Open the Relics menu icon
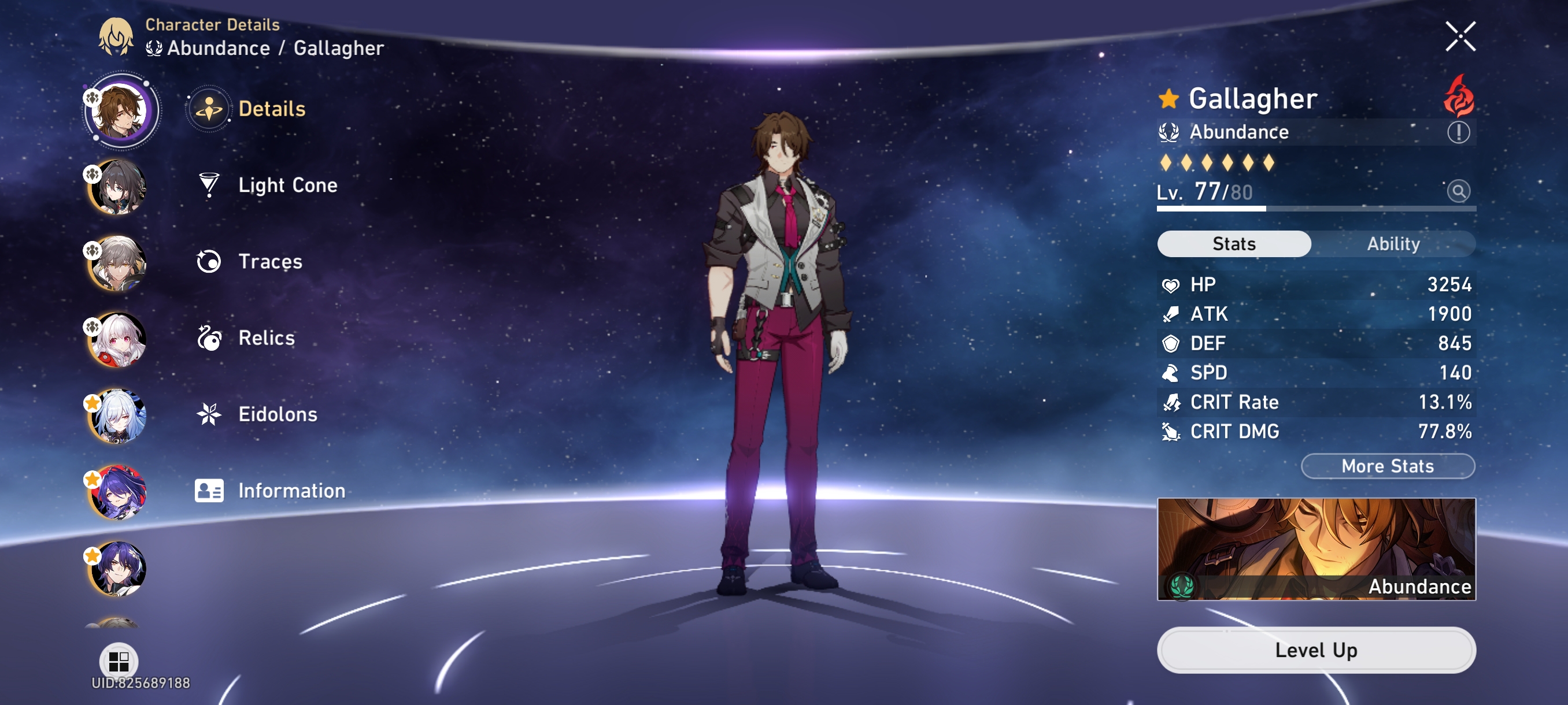This screenshot has height=705, width=1568. pos(209,338)
